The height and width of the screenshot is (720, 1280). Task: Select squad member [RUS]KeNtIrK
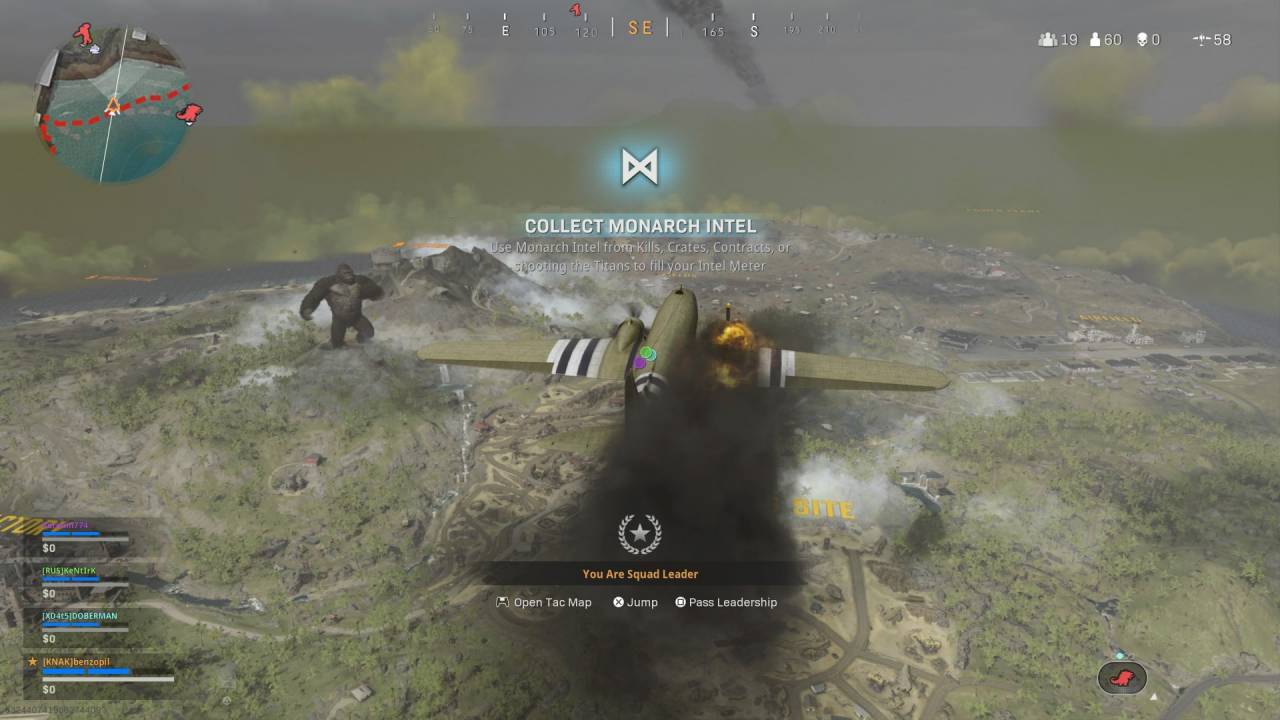coord(68,571)
